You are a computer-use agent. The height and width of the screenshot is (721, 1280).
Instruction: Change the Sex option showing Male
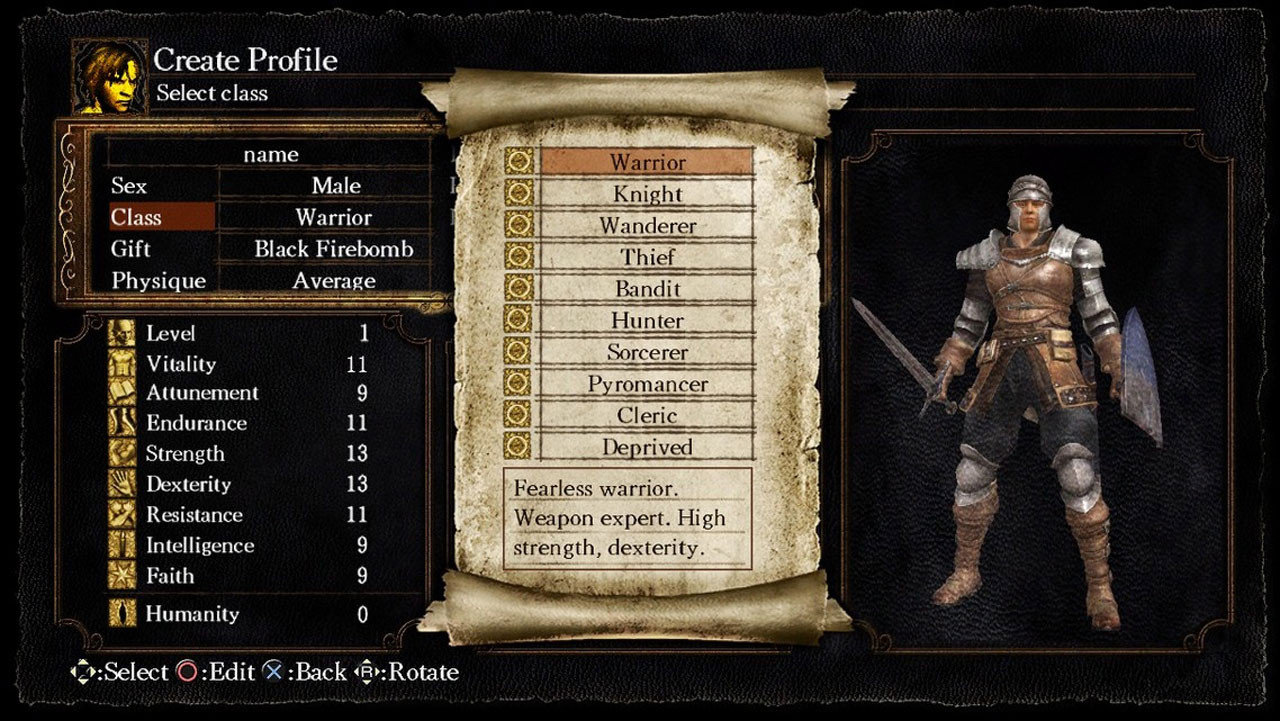tap(335, 186)
